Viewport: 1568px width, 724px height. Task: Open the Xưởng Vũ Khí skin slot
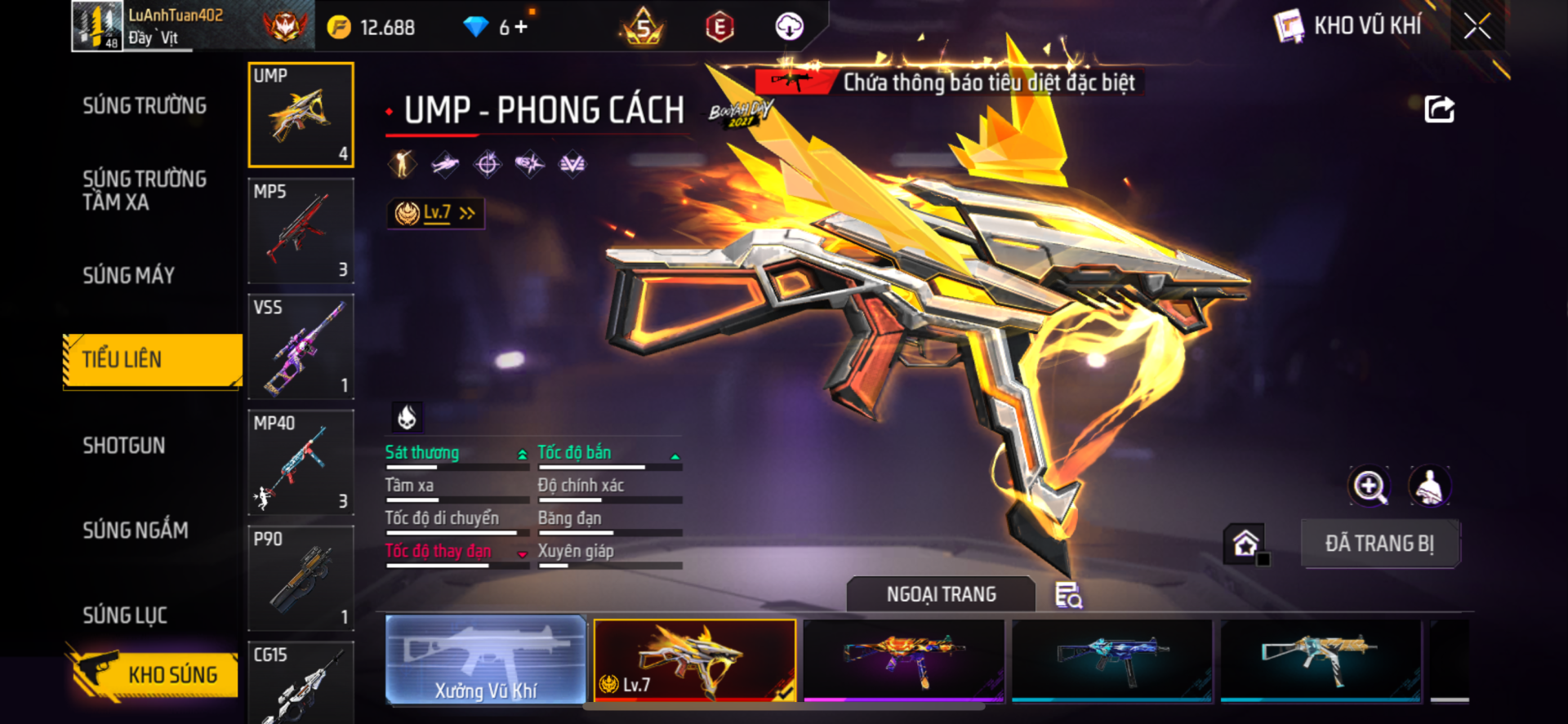pyautogui.click(x=485, y=660)
